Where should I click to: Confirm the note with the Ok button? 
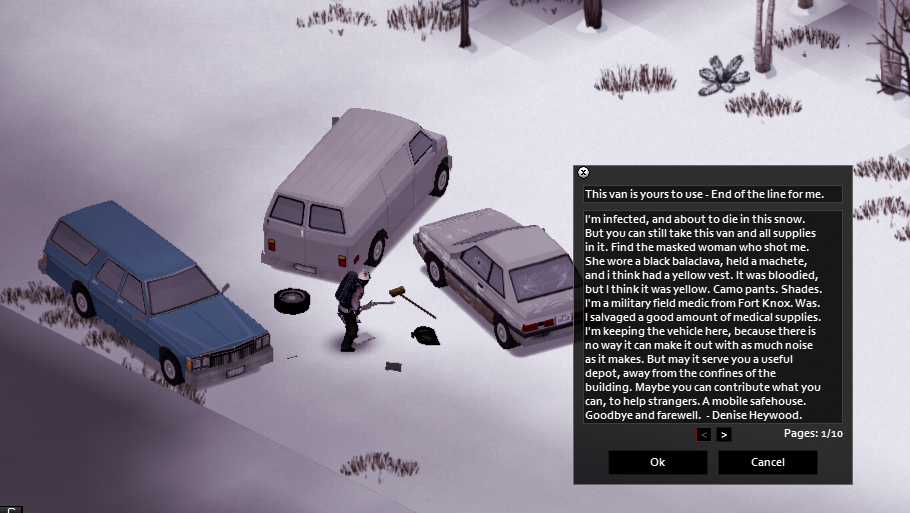(x=657, y=462)
